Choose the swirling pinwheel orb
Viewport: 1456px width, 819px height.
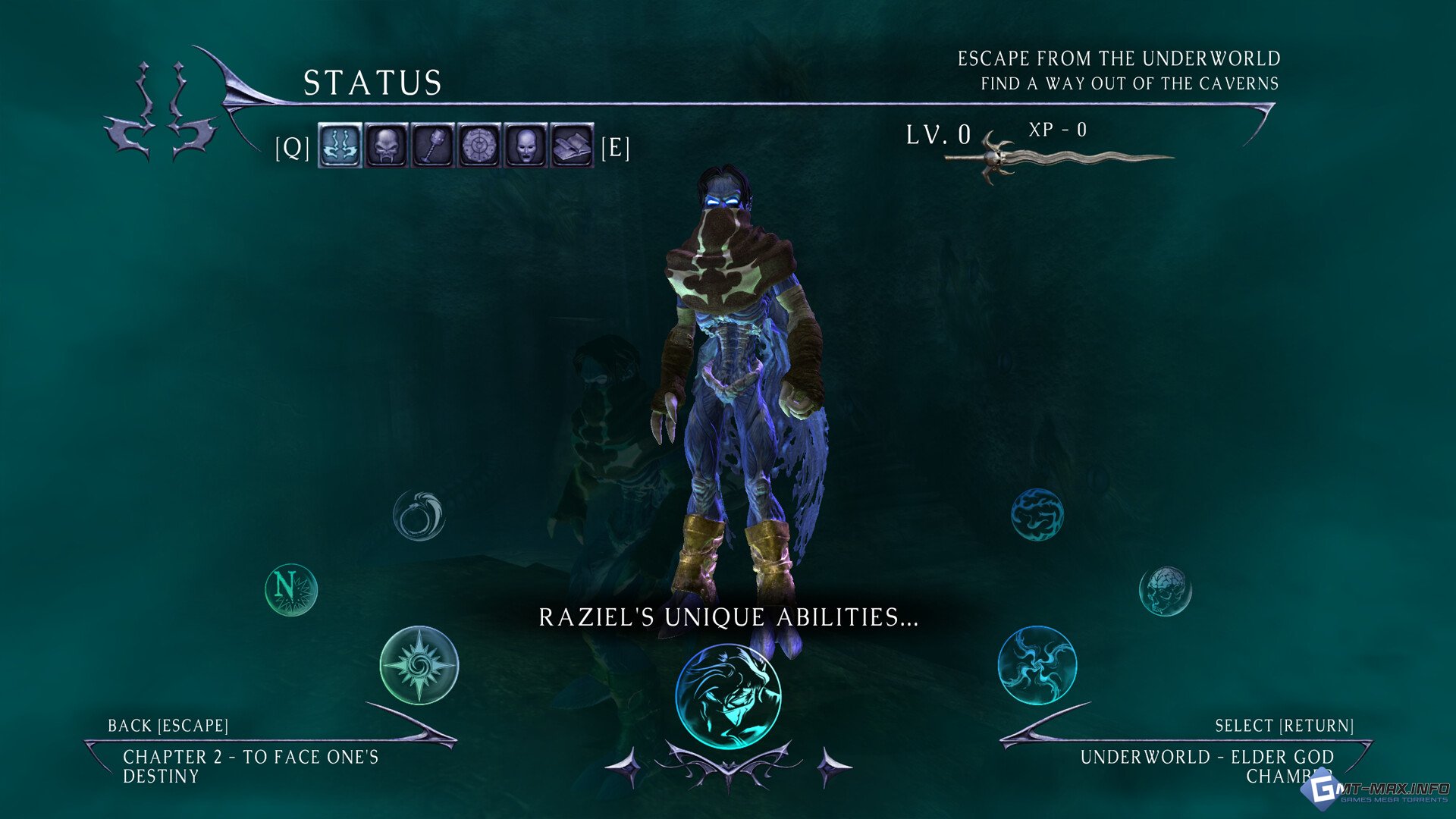point(1037,665)
